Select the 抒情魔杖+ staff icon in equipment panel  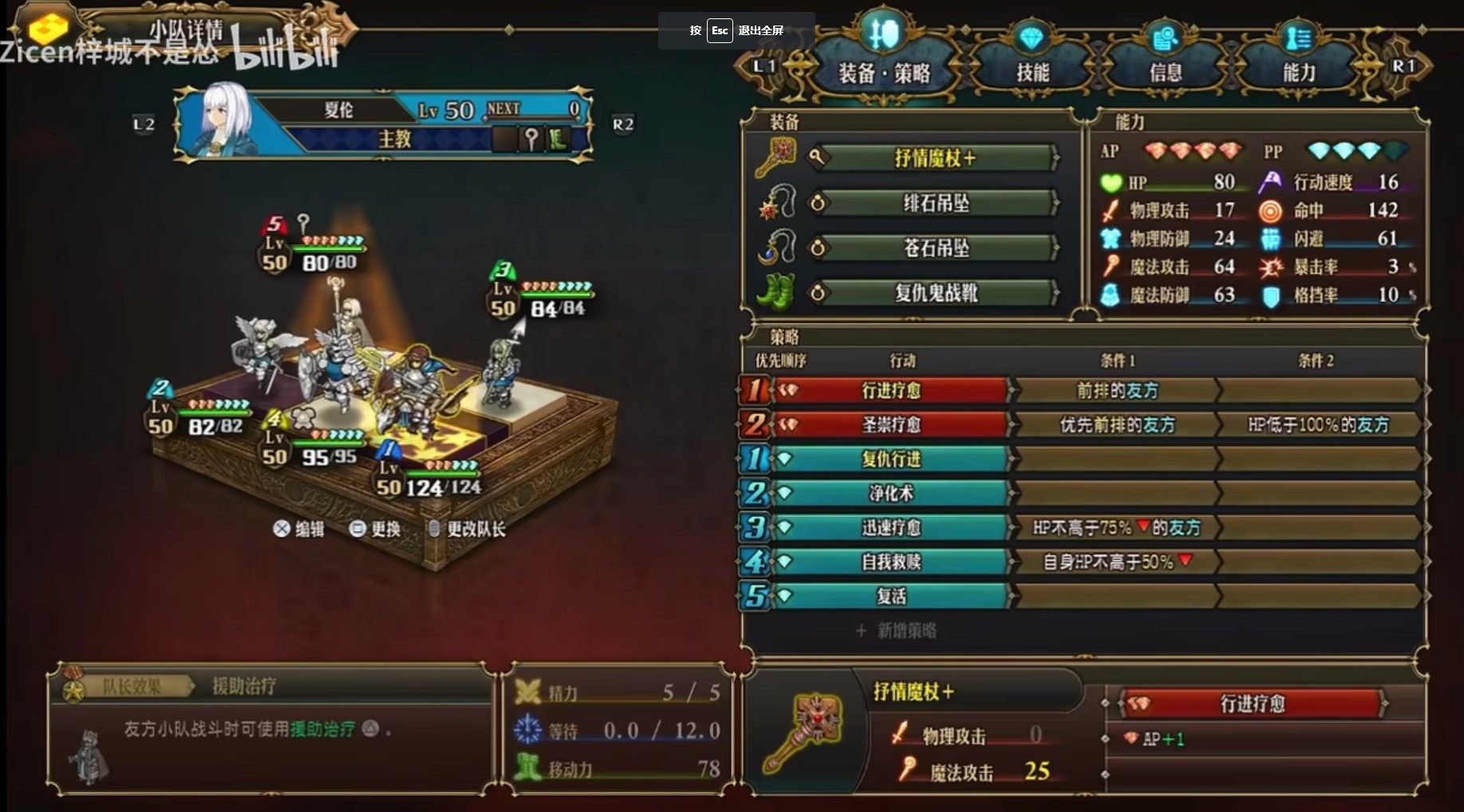click(x=778, y=157)
